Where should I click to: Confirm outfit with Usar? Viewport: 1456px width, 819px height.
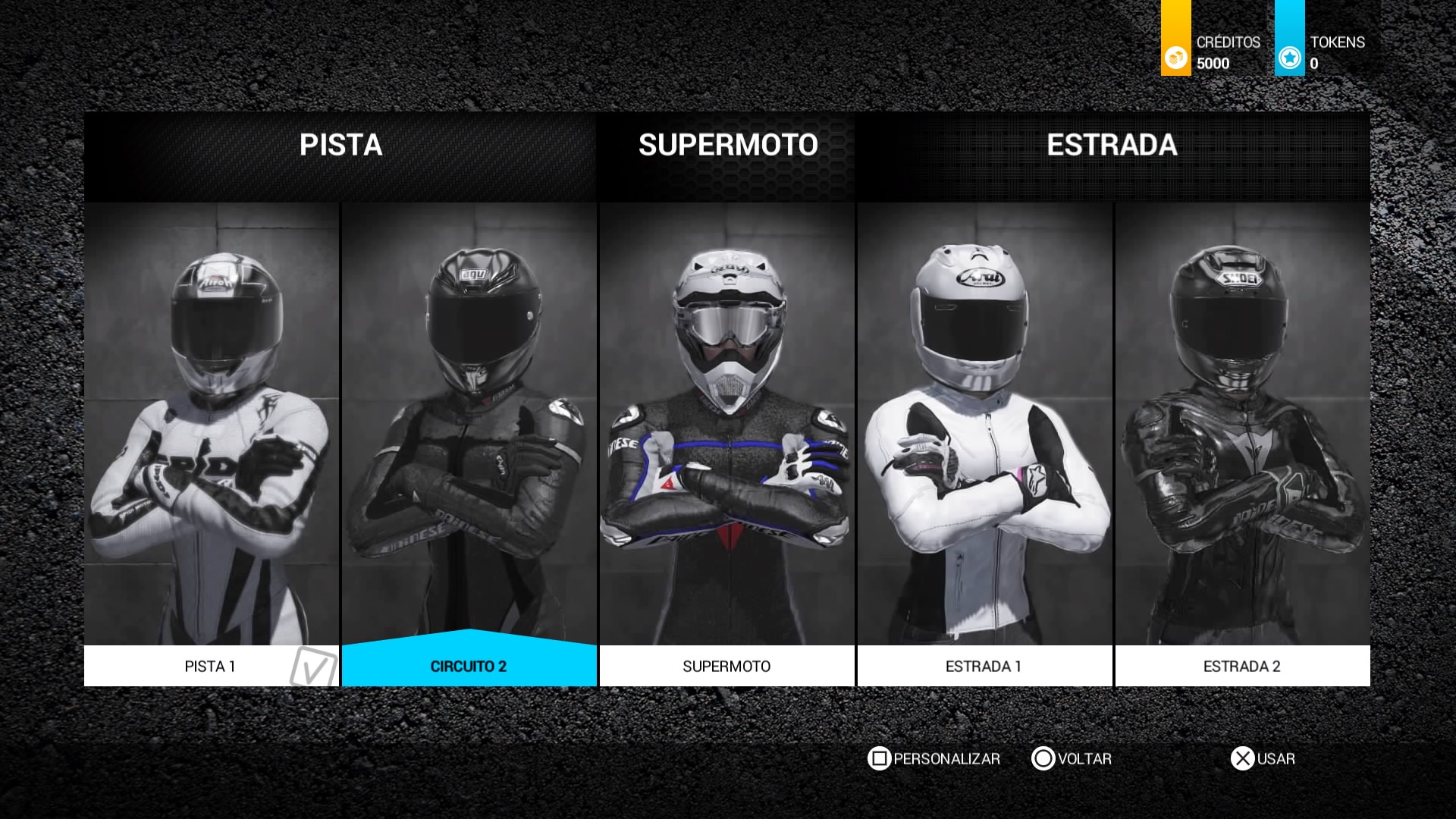tap(1263, 758)
